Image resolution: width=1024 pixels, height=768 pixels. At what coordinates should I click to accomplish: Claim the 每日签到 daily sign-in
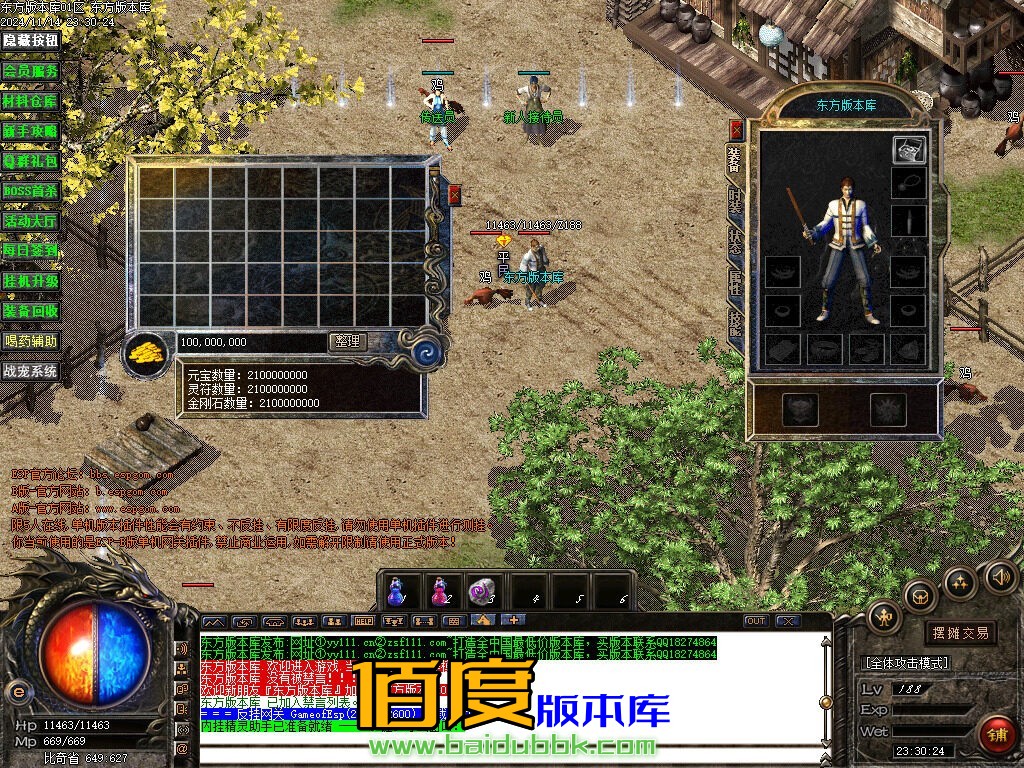click(x=31, y=251)
